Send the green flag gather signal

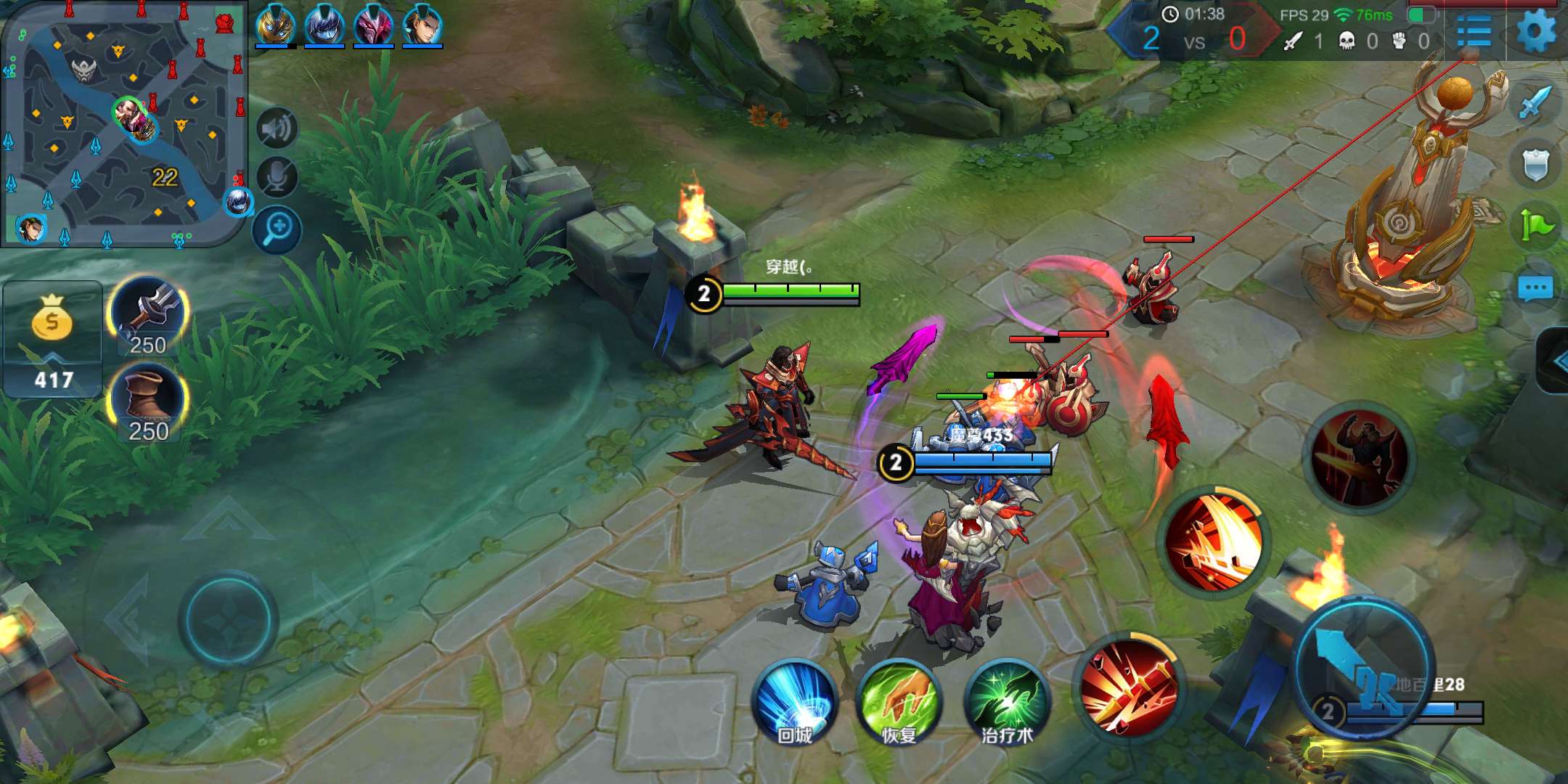point(1535,226)
